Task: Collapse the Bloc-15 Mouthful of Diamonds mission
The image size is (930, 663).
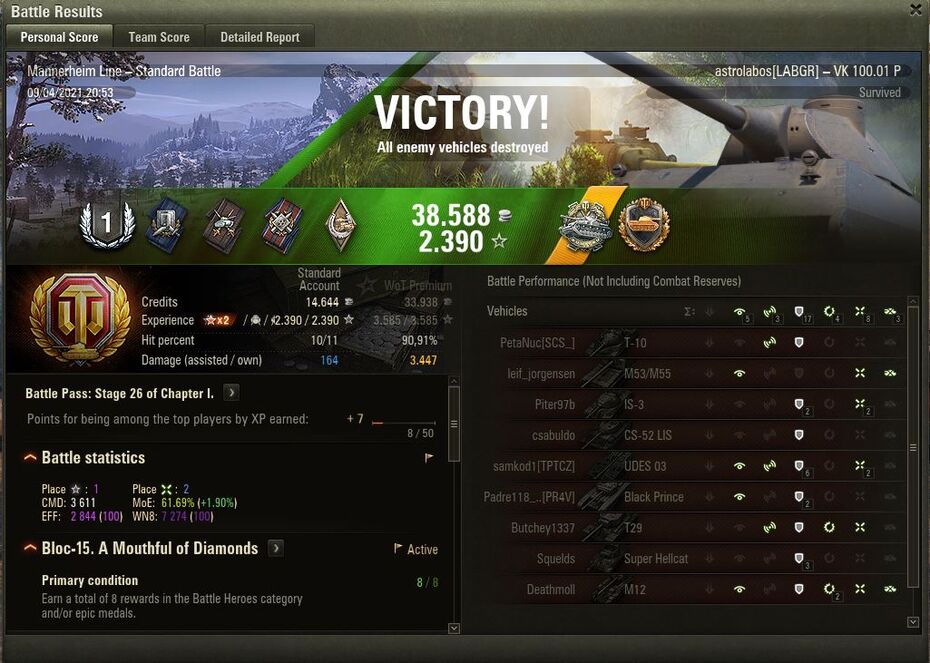Action: coord(32,549)
